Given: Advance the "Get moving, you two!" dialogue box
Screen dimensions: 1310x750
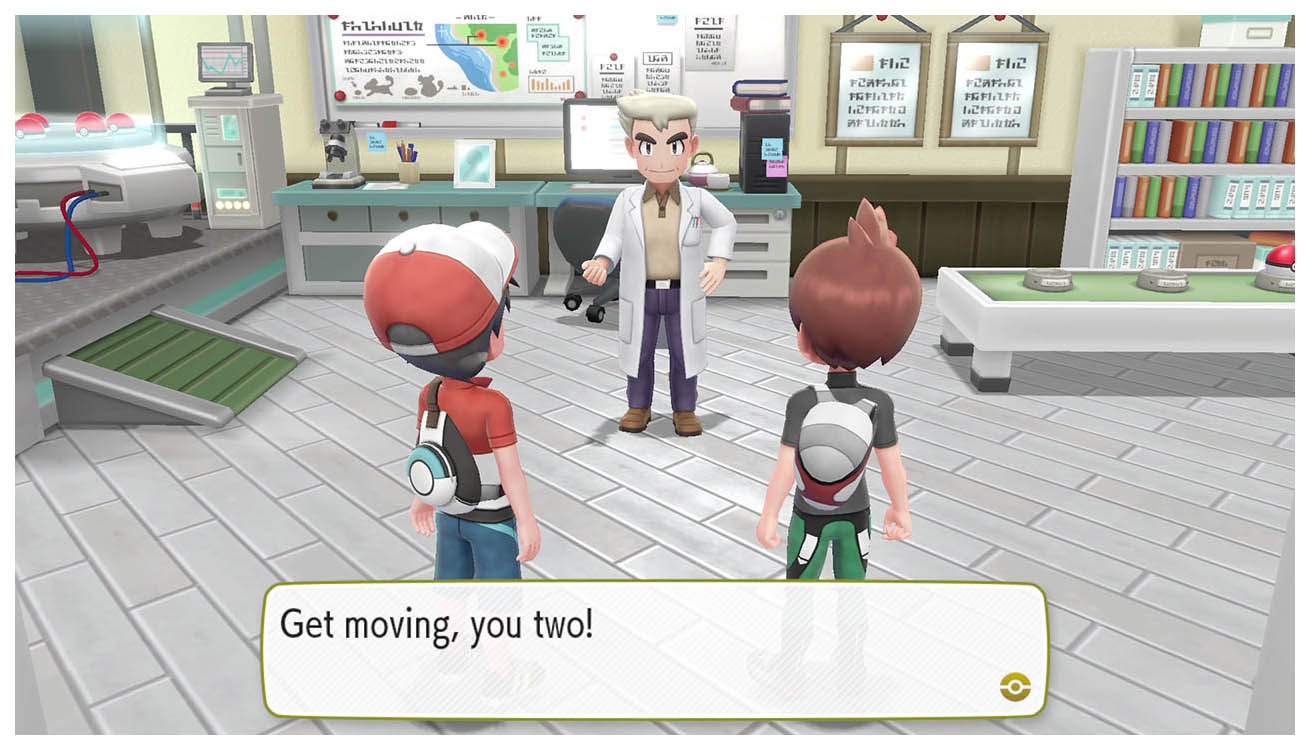Looking at the screenshot, I should [x=655, y=650].
